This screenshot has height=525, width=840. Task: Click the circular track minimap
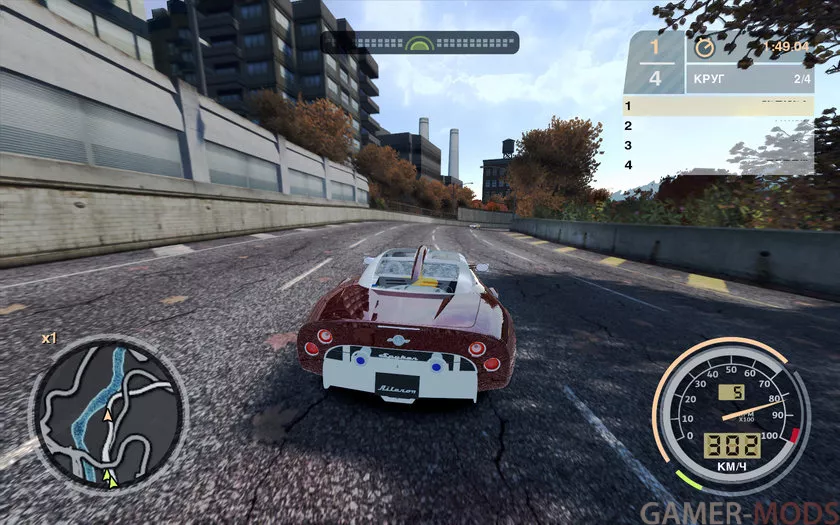(x=108, y=415)
